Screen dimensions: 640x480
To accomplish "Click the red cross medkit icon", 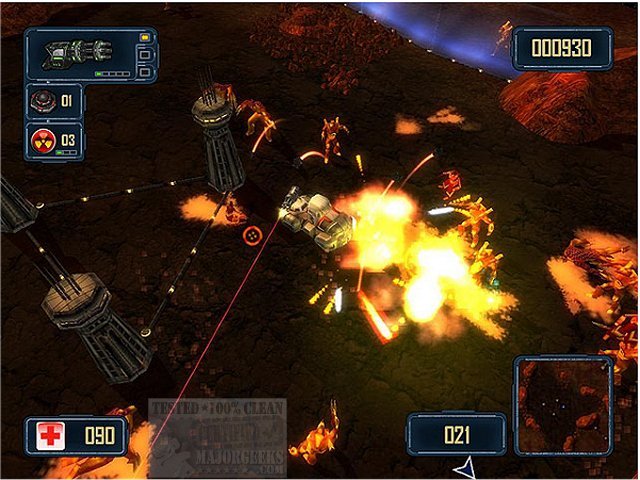I will tap(50, 437).
